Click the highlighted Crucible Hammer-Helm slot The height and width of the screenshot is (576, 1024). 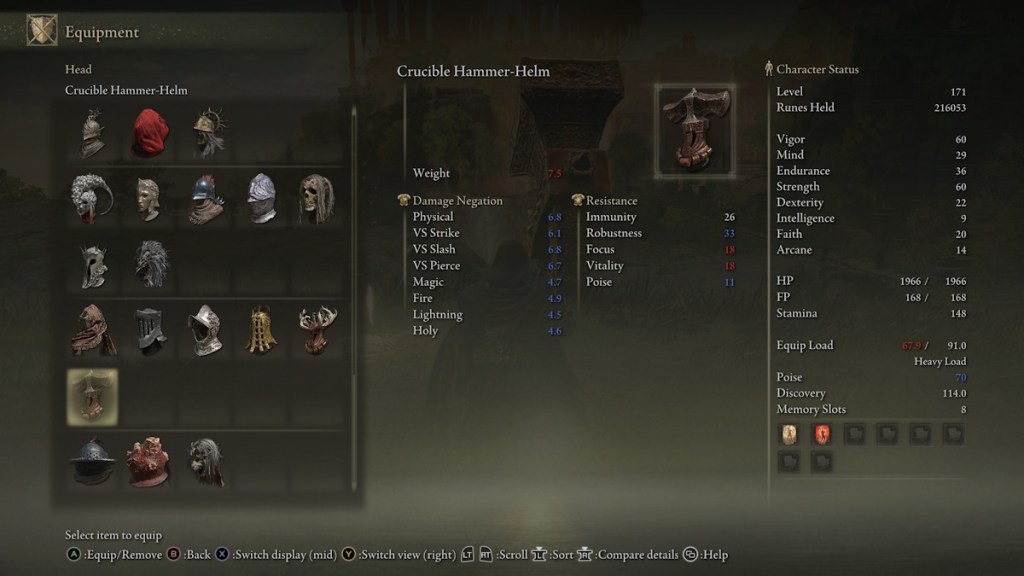click(92, 395)
